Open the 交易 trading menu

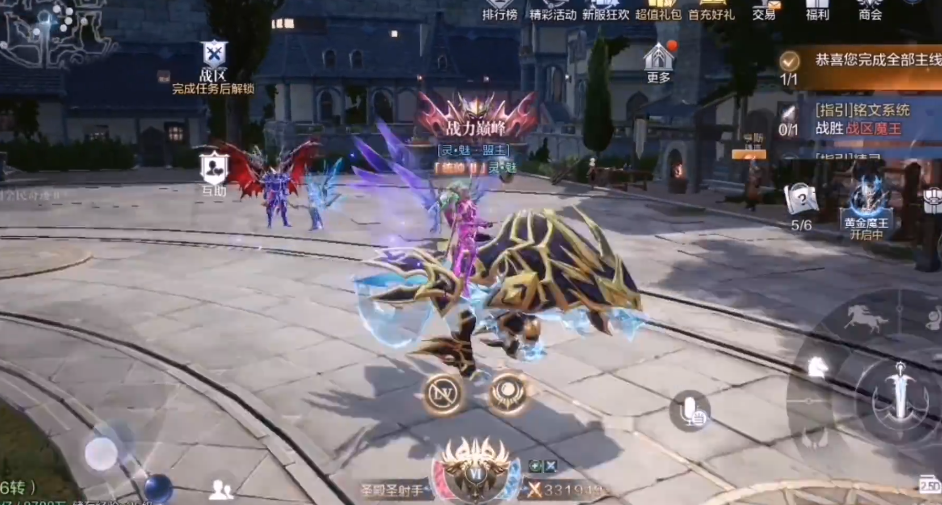pos(764,9)
